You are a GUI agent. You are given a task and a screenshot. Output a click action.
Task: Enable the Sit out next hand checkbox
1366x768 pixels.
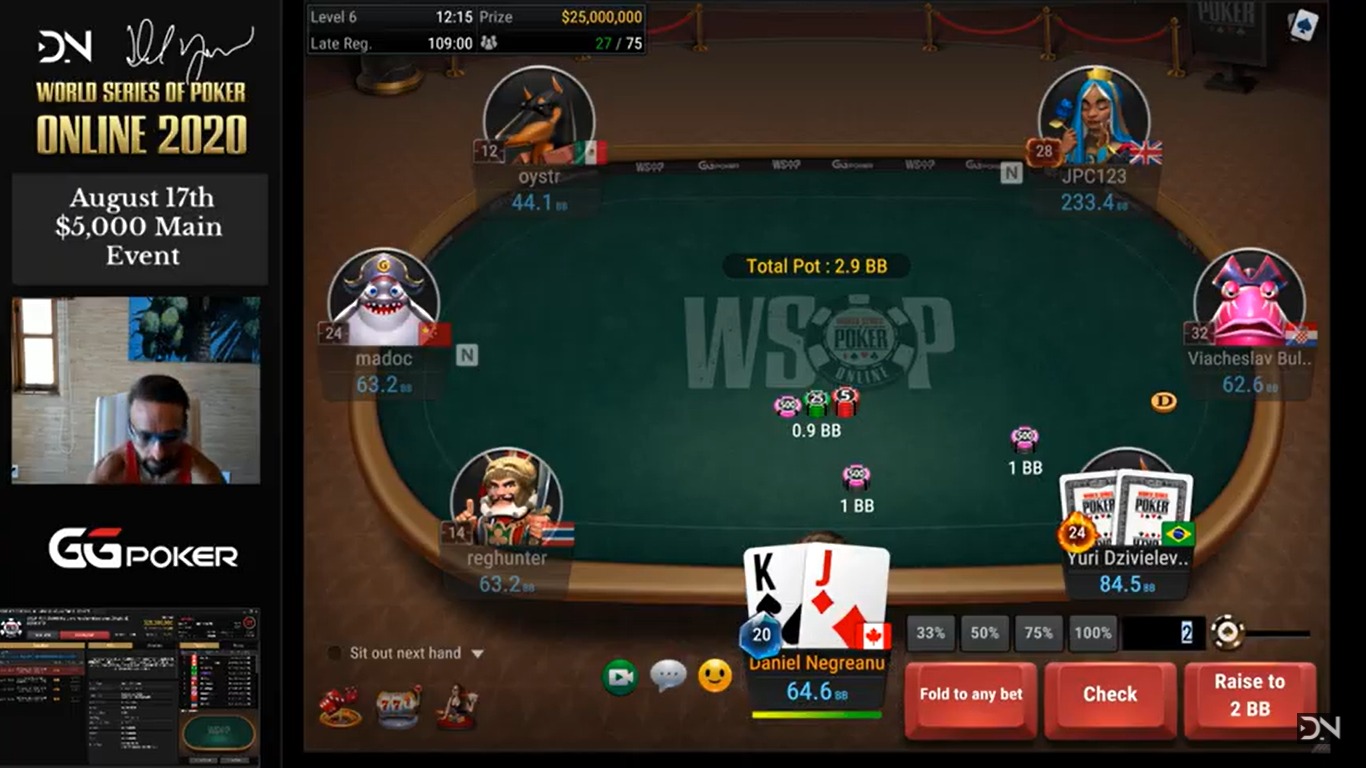coord(335,652)
